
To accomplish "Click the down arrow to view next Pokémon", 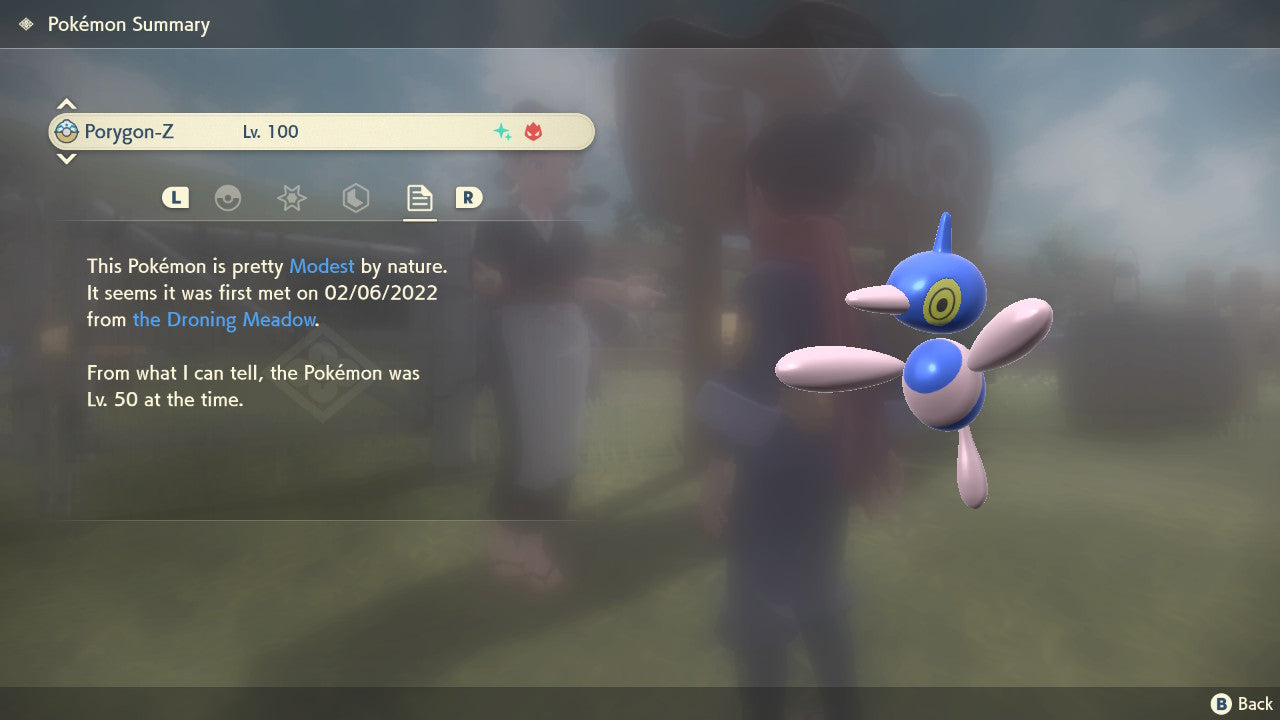I will pyautogui.click(x=65, y=158).
